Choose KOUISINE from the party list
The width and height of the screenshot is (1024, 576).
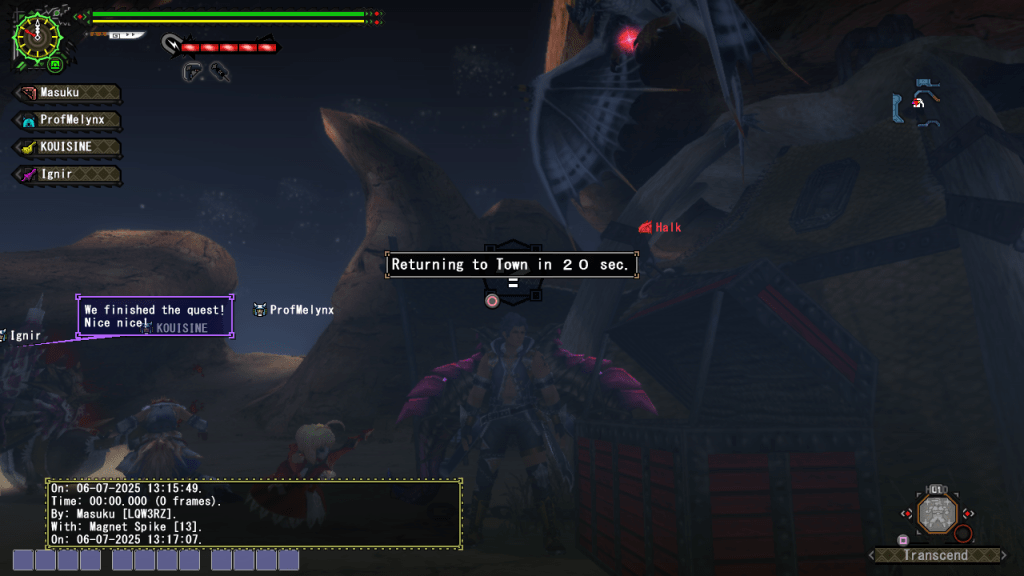pos(67,147)
